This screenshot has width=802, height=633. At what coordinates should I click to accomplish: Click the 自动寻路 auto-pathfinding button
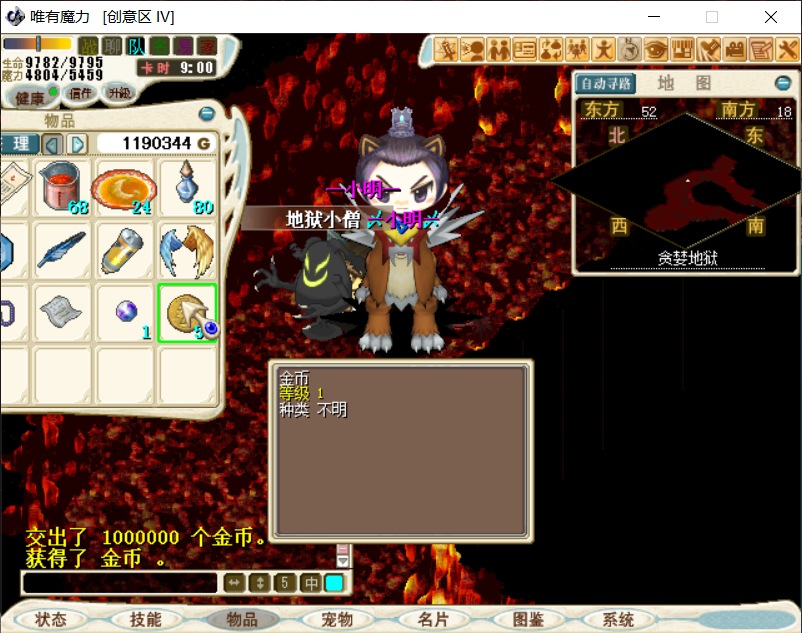[x=604, y=83]
